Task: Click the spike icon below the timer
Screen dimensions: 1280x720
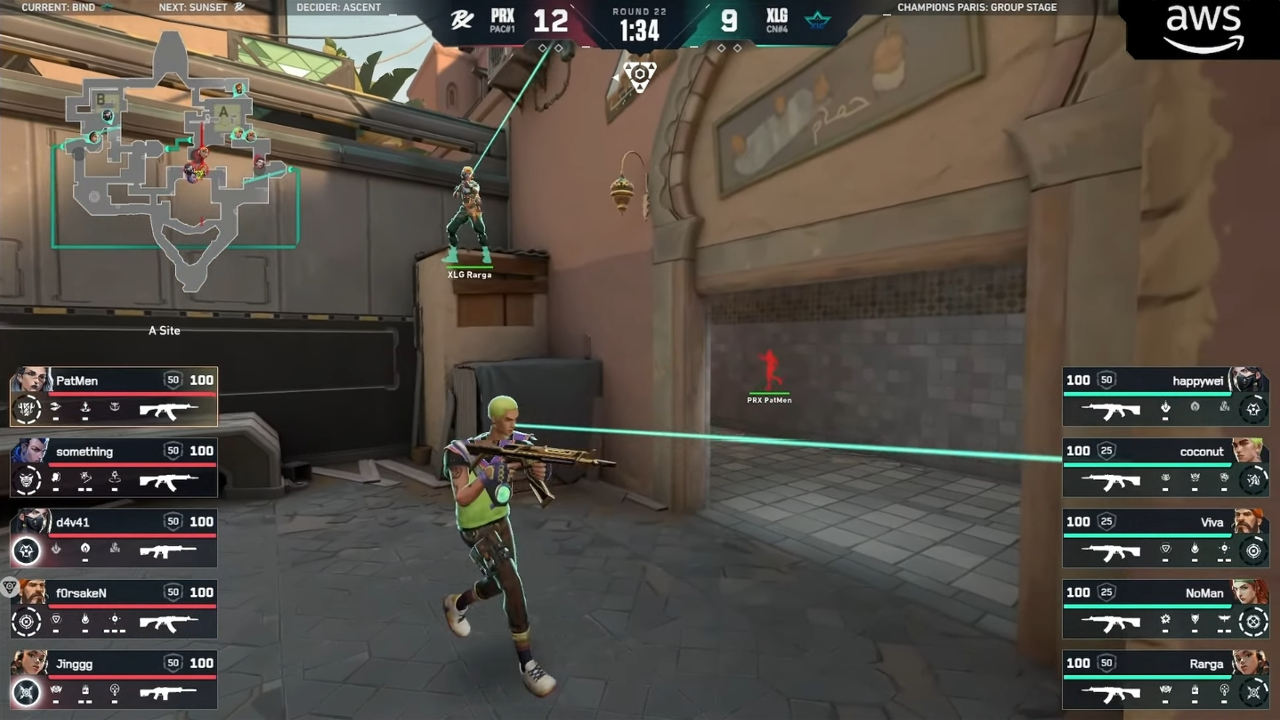Action: click(639, 76)
